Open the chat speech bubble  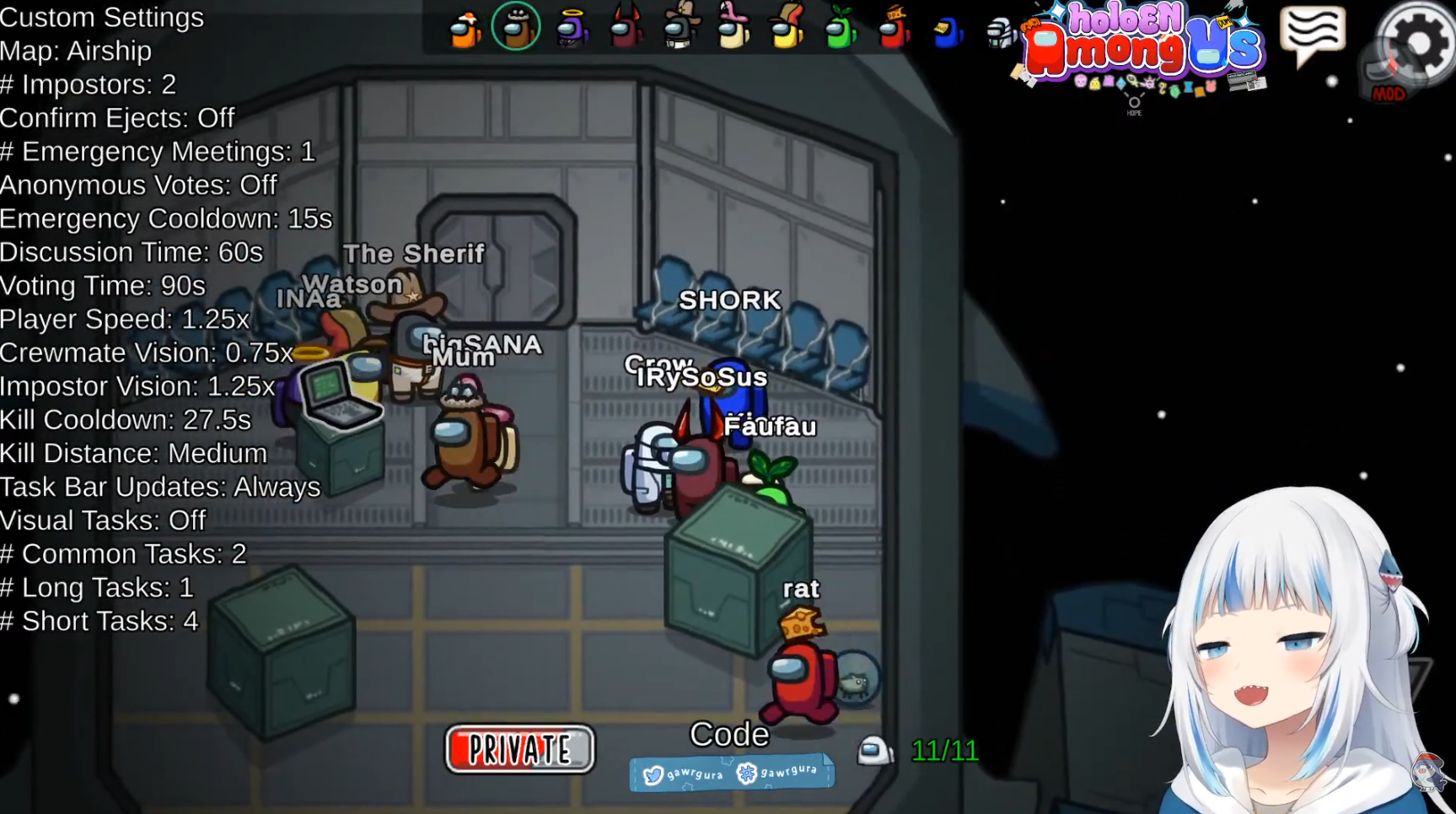tap(1312, 35)
